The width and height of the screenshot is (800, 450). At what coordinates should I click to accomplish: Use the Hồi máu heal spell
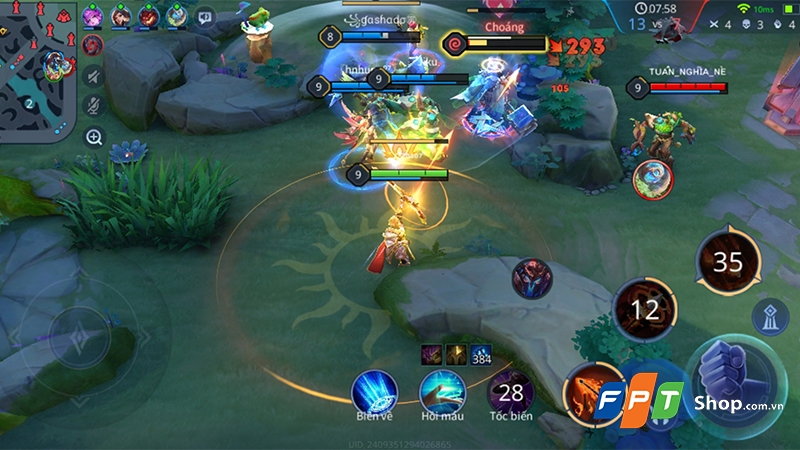(441, 392)
